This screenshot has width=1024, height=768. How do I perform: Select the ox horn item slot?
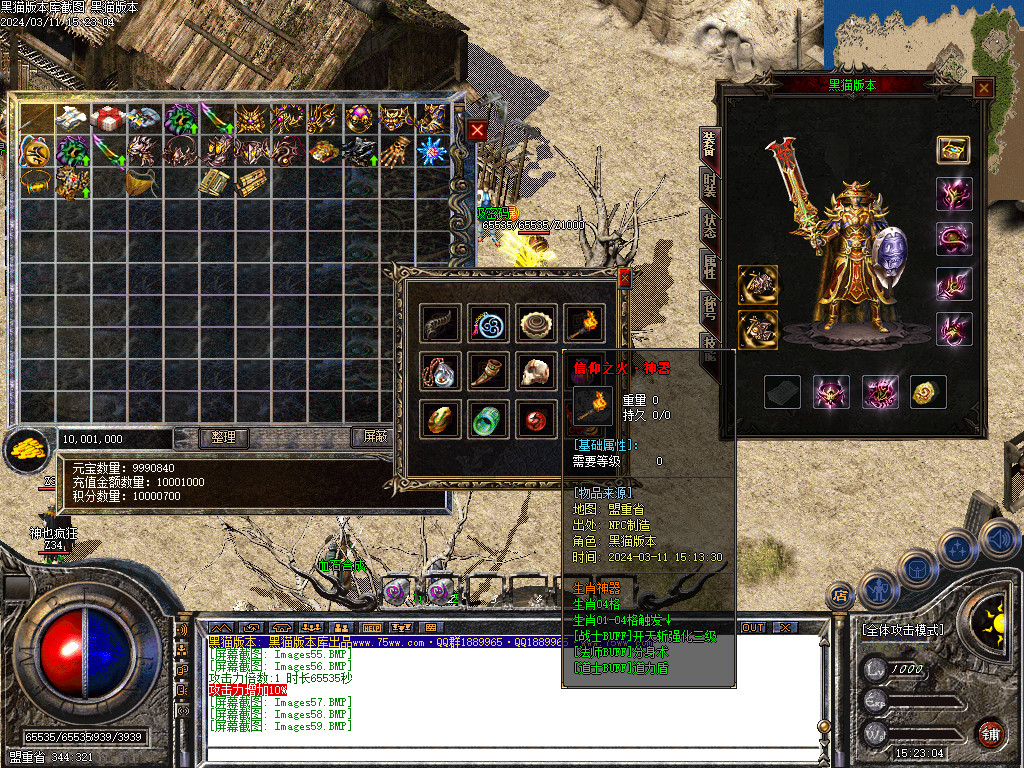coord(488,371)
